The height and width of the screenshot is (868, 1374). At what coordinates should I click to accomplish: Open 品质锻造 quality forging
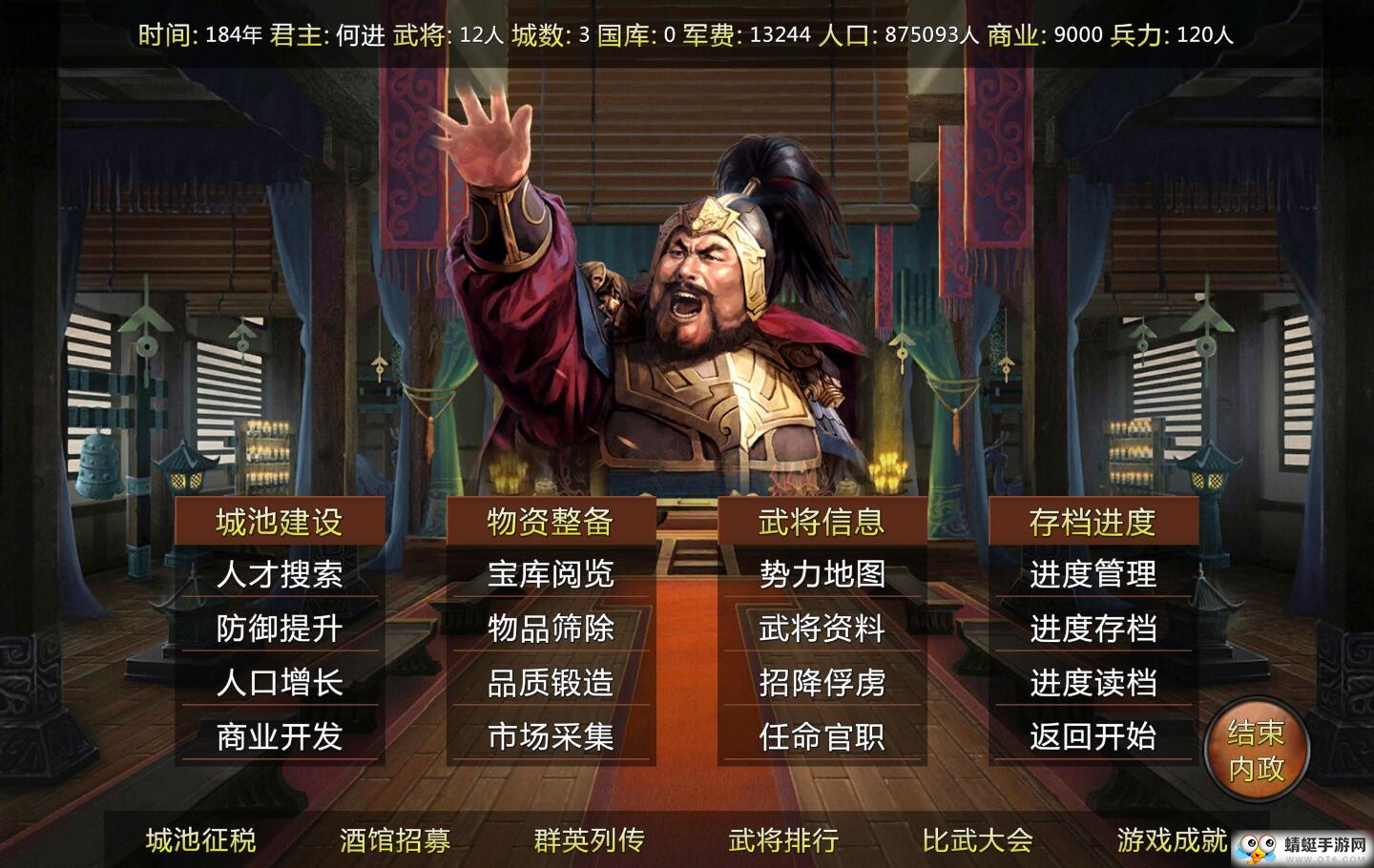click(552, 683)
